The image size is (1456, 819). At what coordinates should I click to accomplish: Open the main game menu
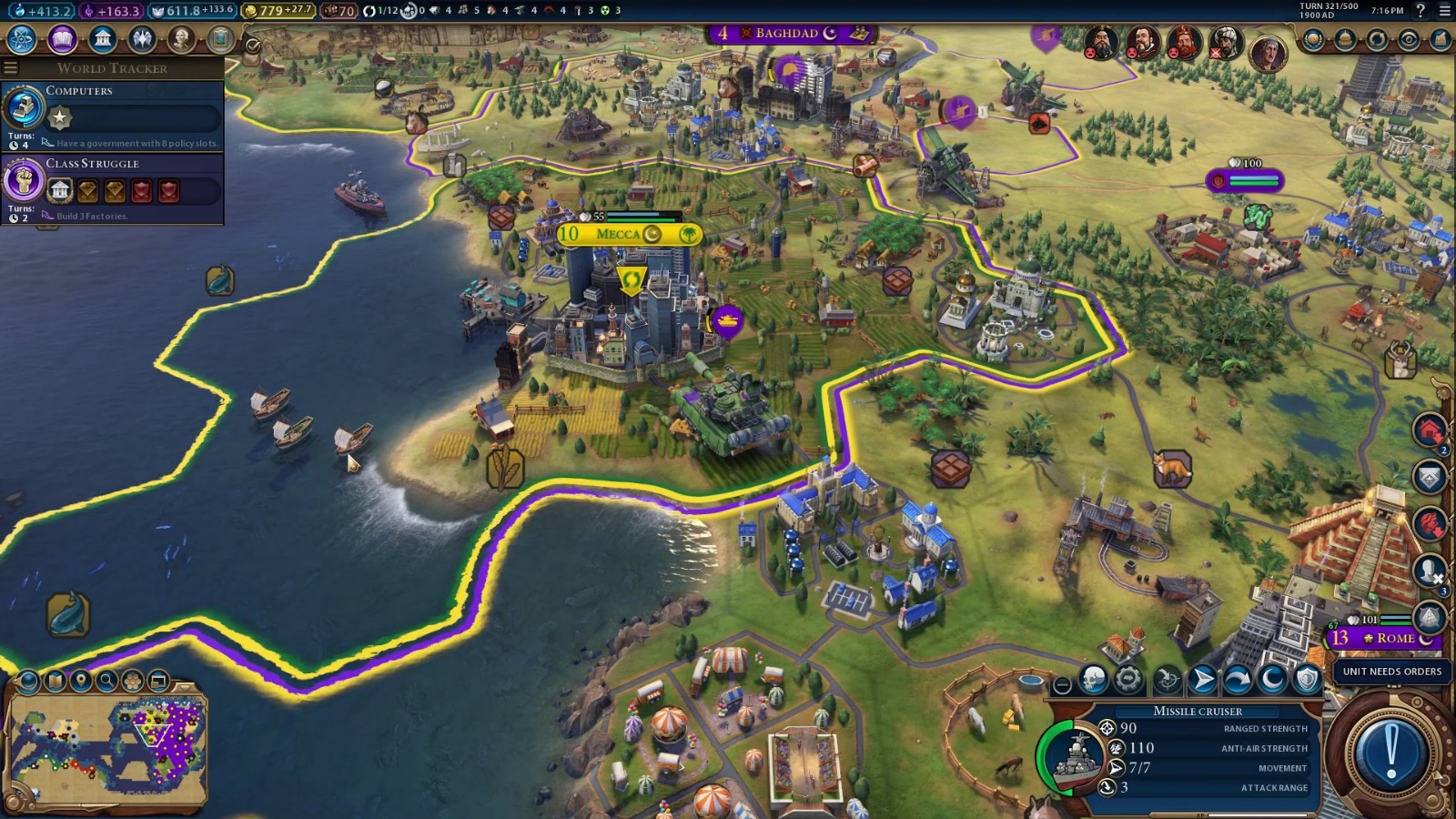[x=1444, y=11]
